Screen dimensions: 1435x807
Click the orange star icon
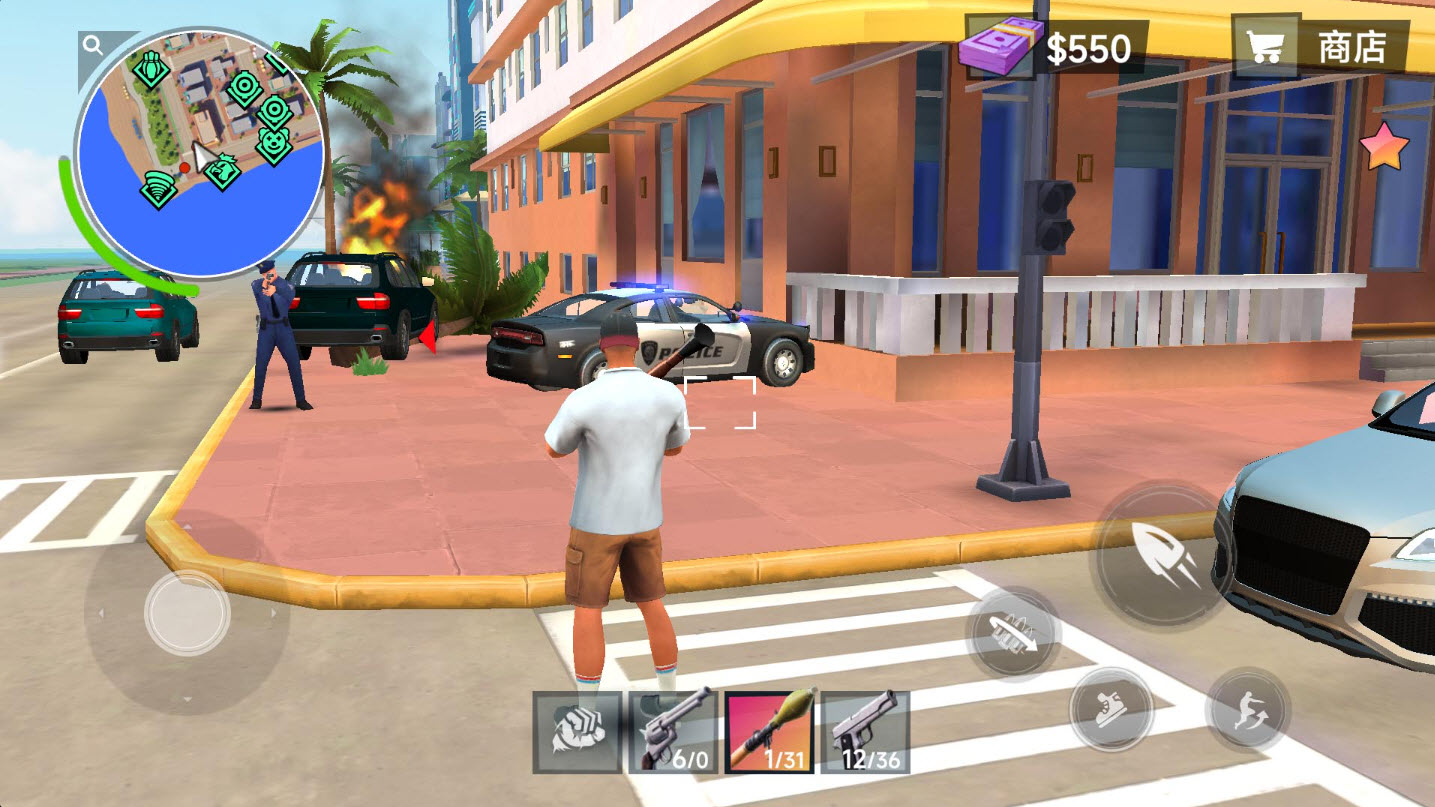pyautogui.click(x=1384, y=148)
